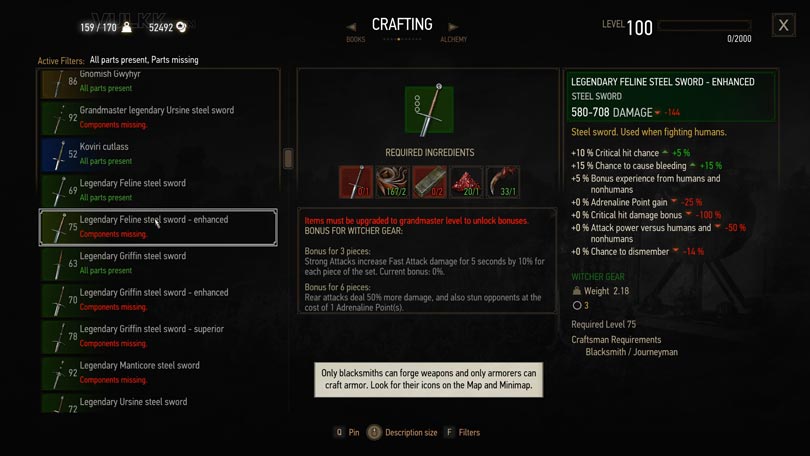Click the steel sword ingredient slot
This screenshot has width=810, height=456.
356,182
